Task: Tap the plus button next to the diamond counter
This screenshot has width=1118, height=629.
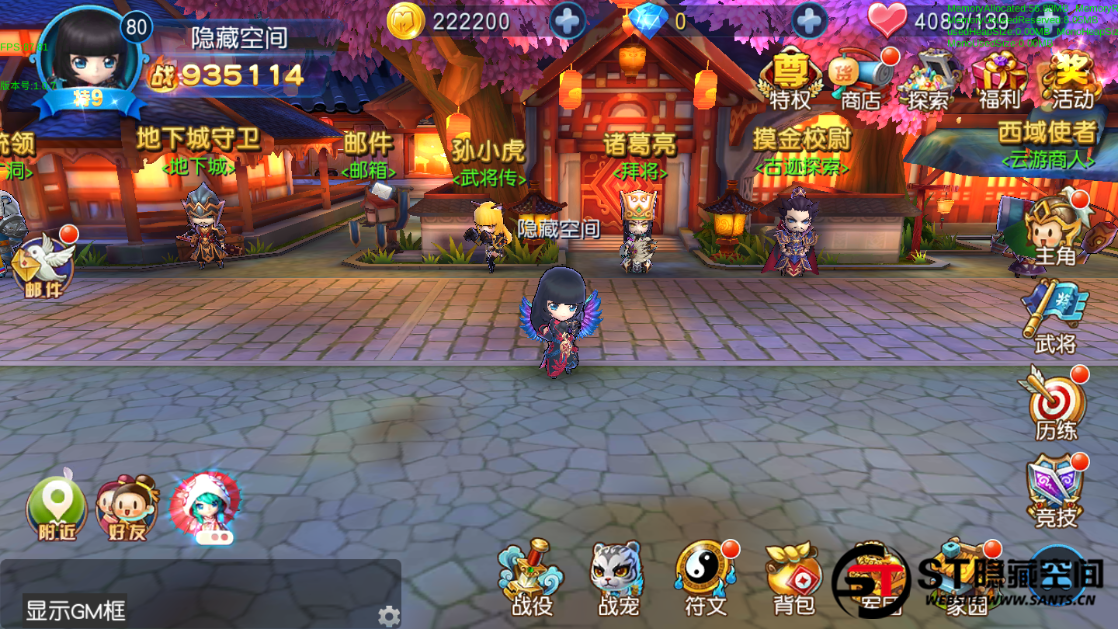Action: [x=810, y=21]
